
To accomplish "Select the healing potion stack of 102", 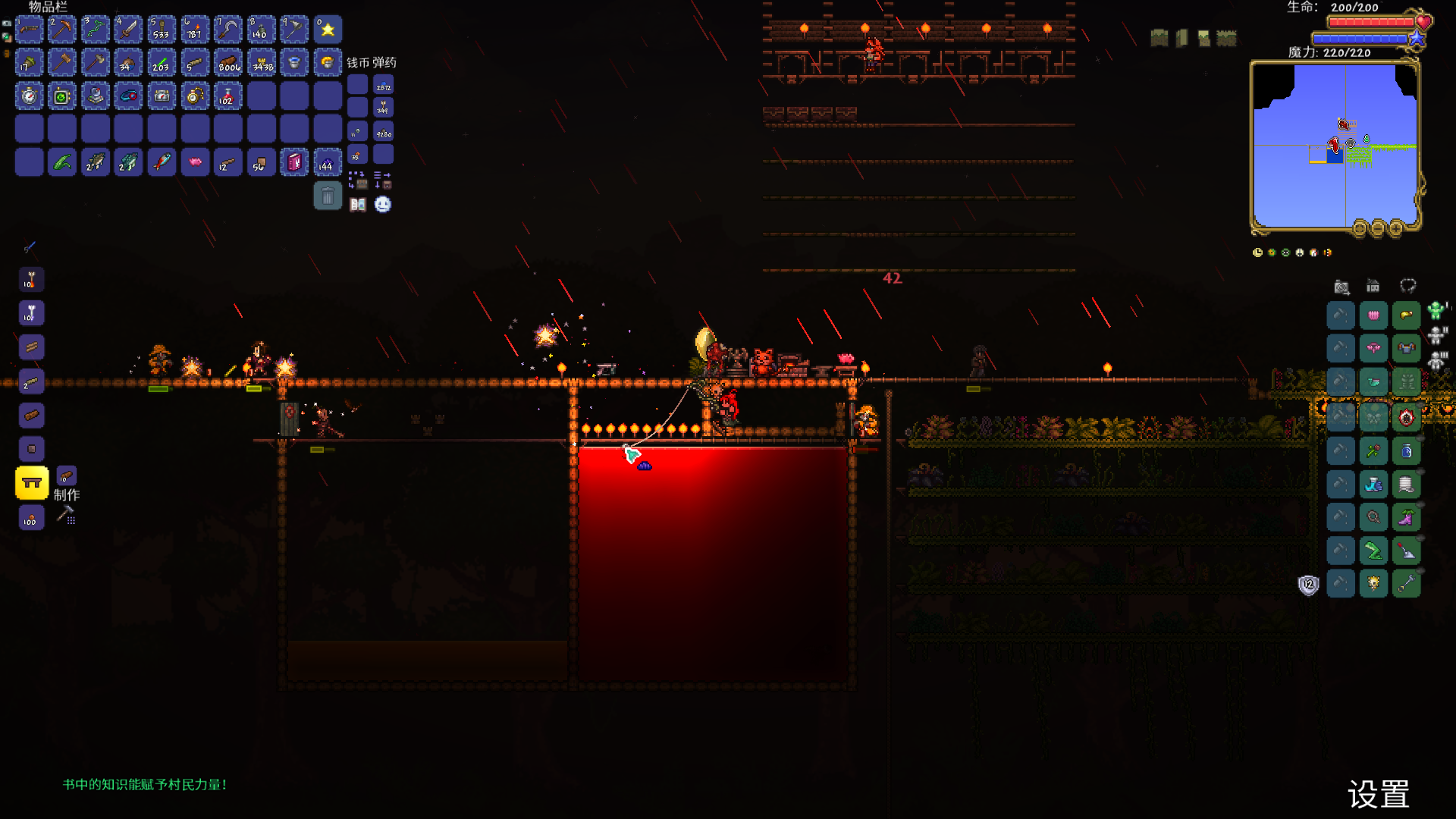I will (227, 96).
